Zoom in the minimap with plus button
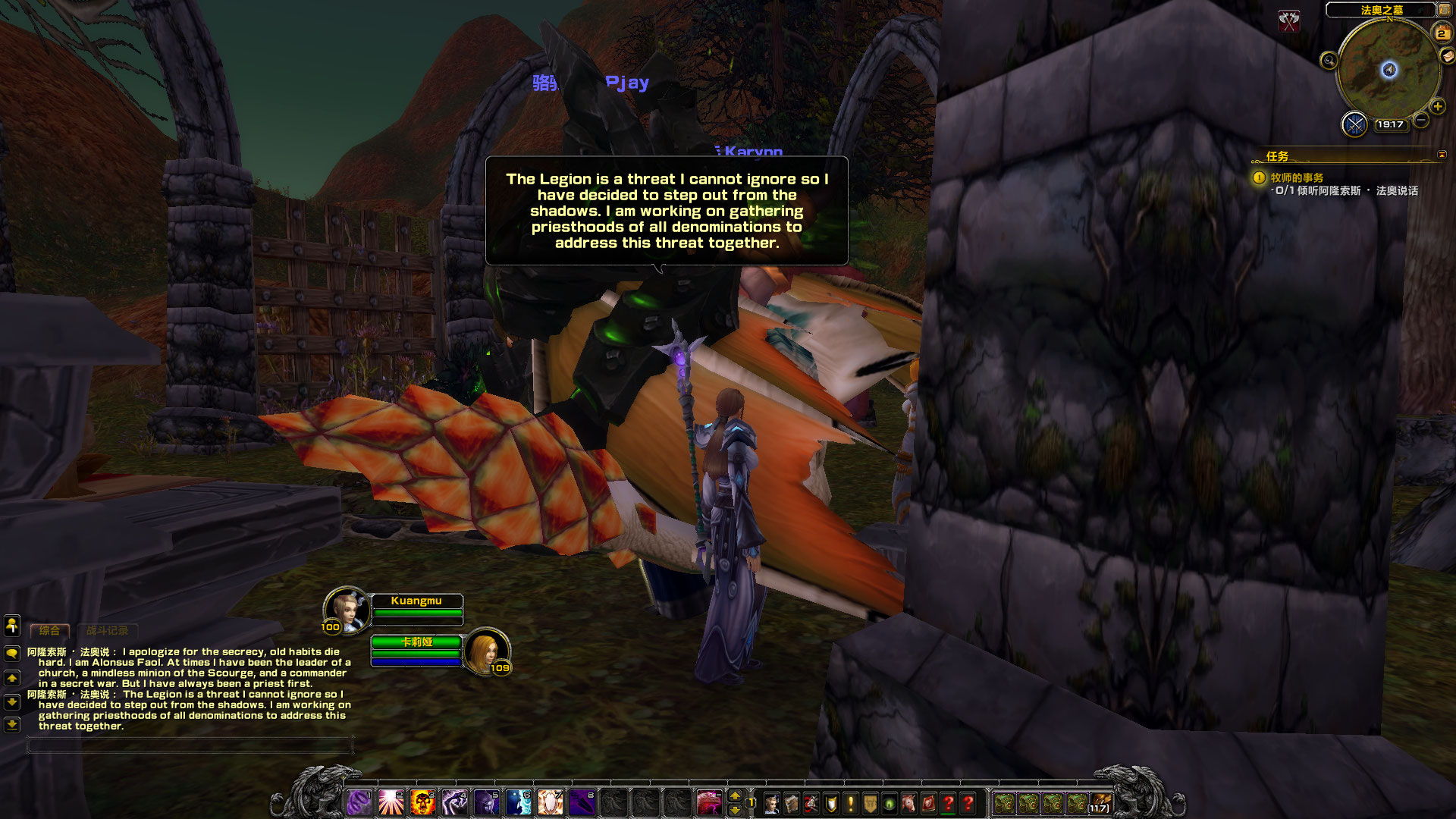1456x819 pixels. pos(1437,107)
